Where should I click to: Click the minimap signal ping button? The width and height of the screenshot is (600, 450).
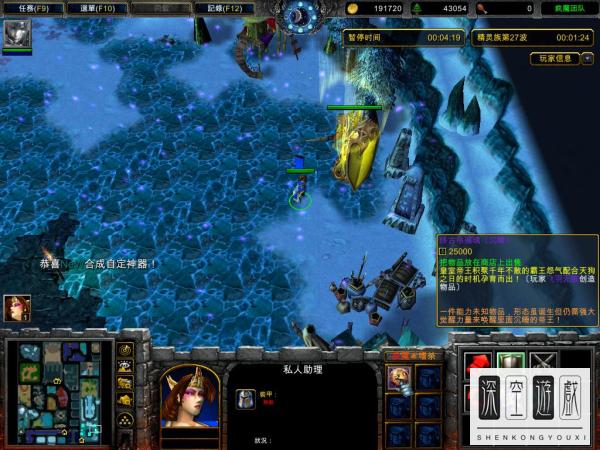(126, 351)
